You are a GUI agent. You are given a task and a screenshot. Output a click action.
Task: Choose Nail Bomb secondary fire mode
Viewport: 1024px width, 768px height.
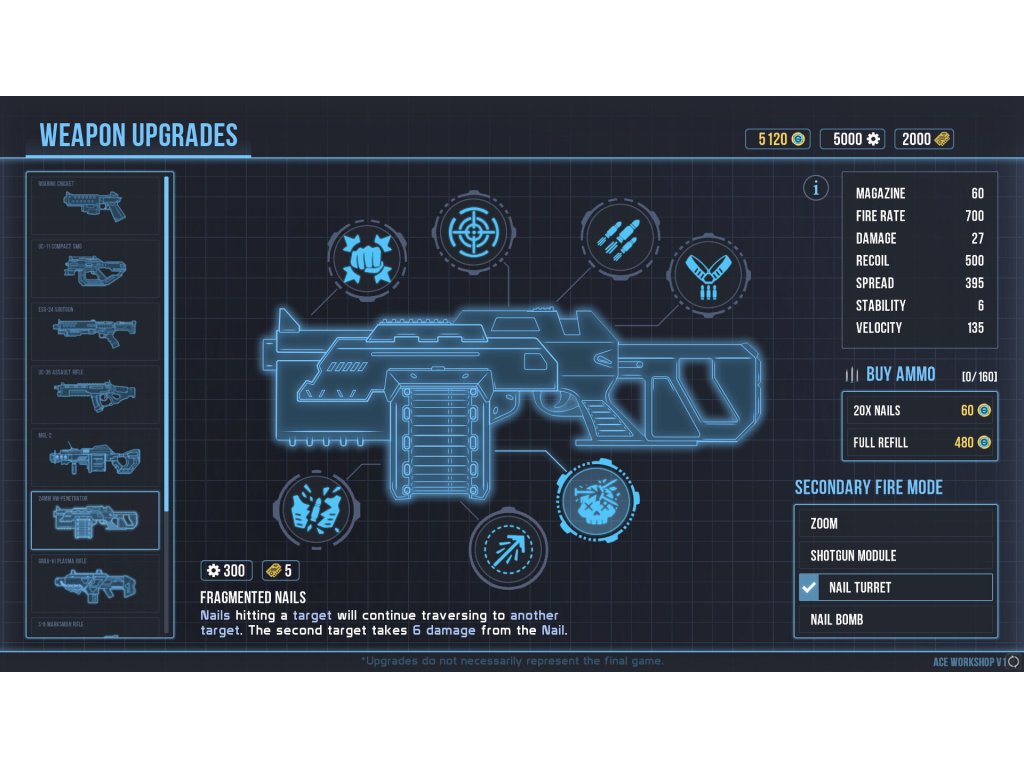point(896,619)
